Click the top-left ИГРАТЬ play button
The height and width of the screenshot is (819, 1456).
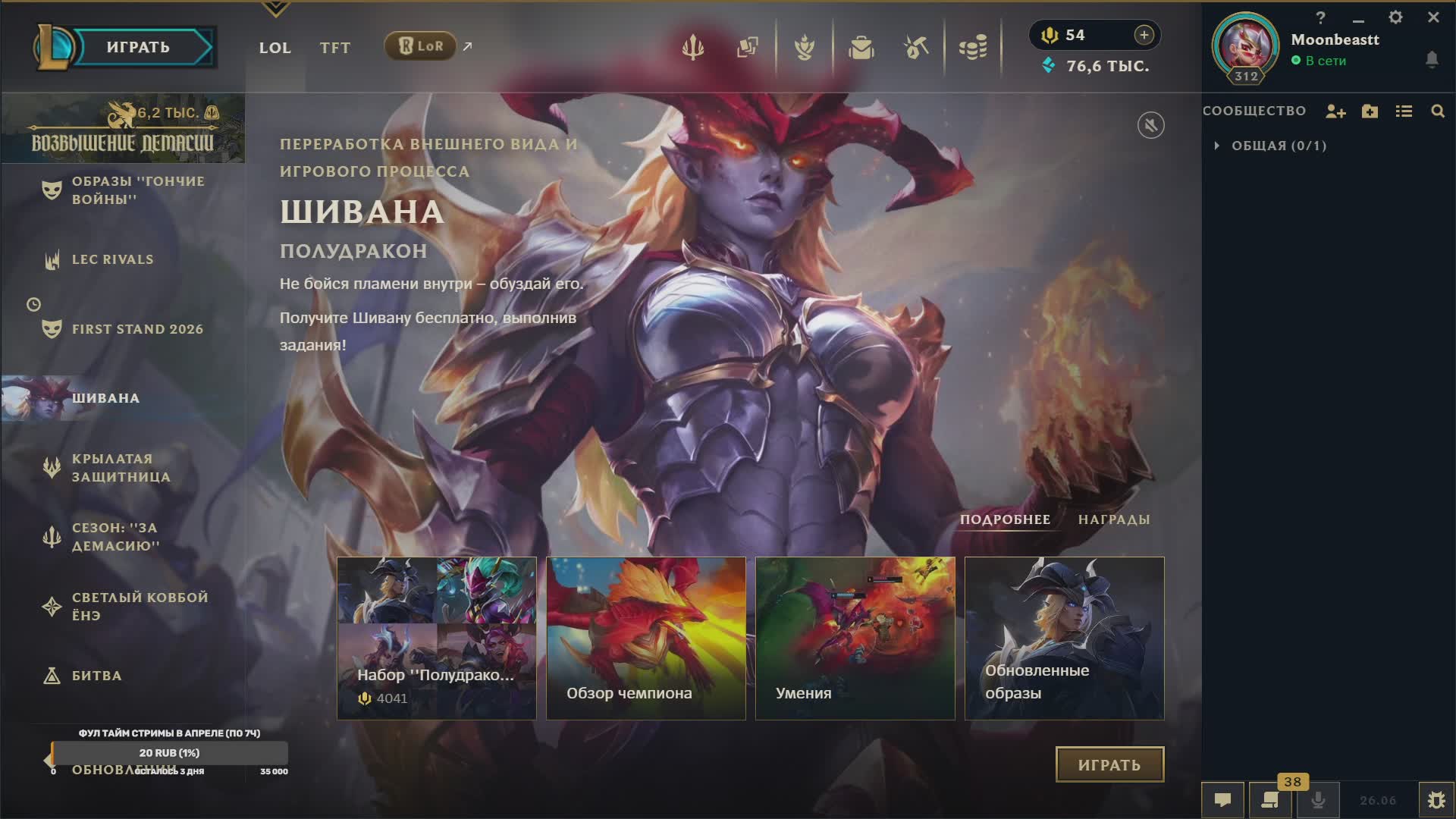tap(138, 47)
